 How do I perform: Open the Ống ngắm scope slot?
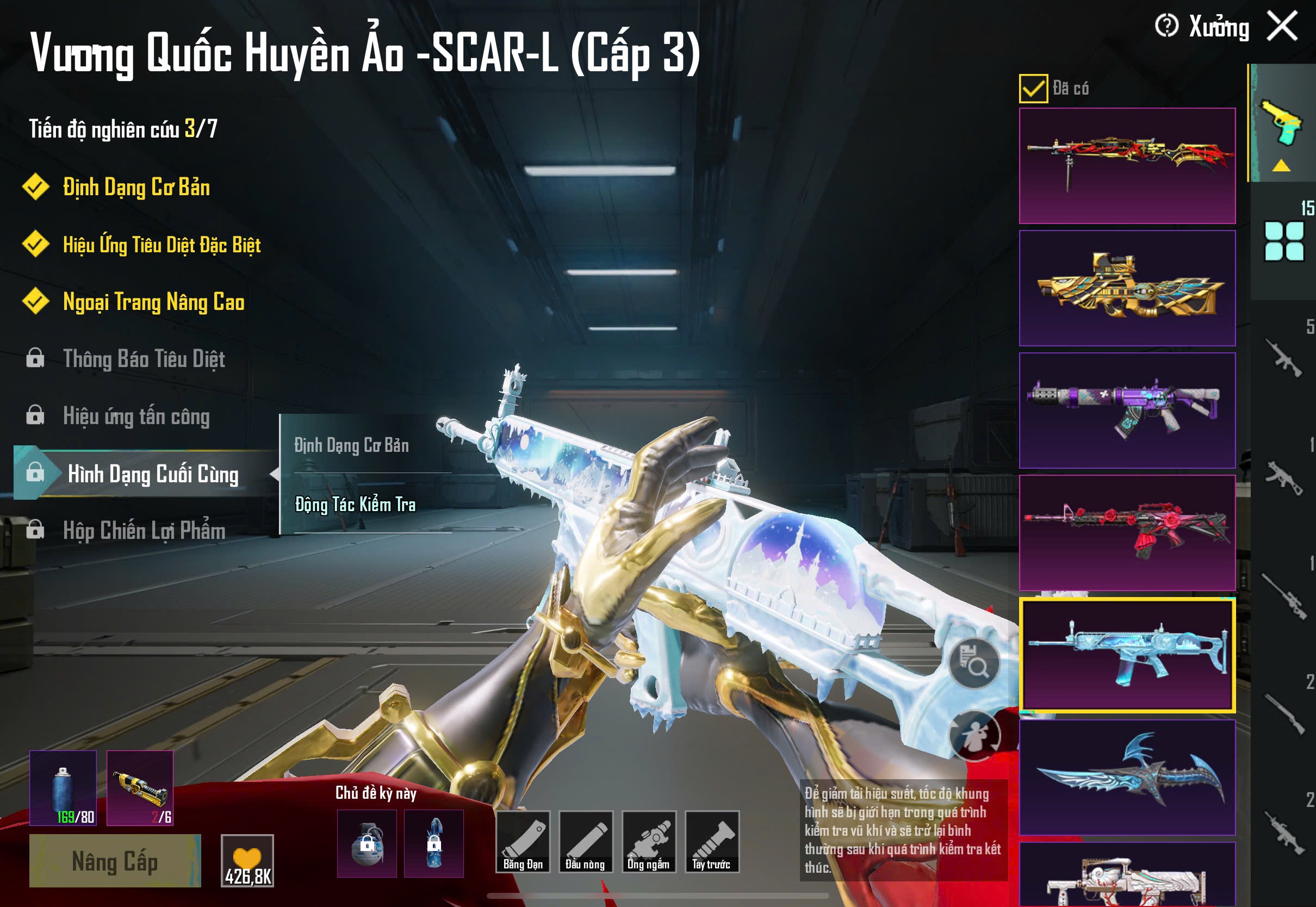(x=648, y=842)
